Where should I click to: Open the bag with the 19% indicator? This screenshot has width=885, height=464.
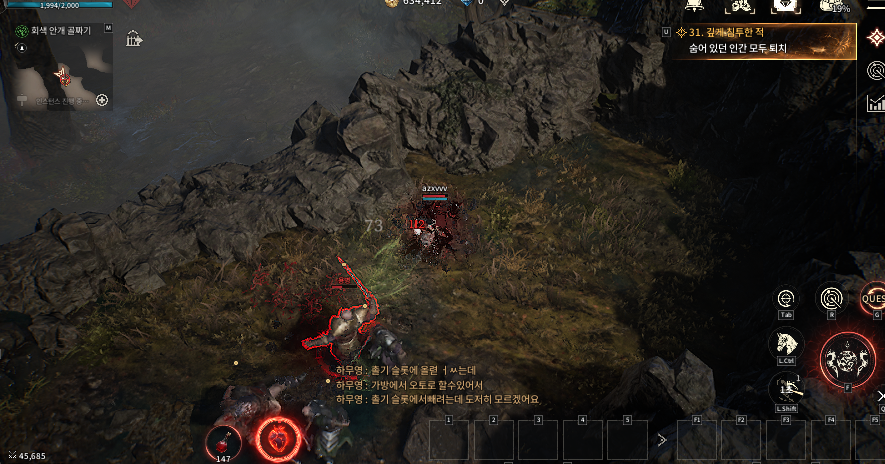(832, 6)
